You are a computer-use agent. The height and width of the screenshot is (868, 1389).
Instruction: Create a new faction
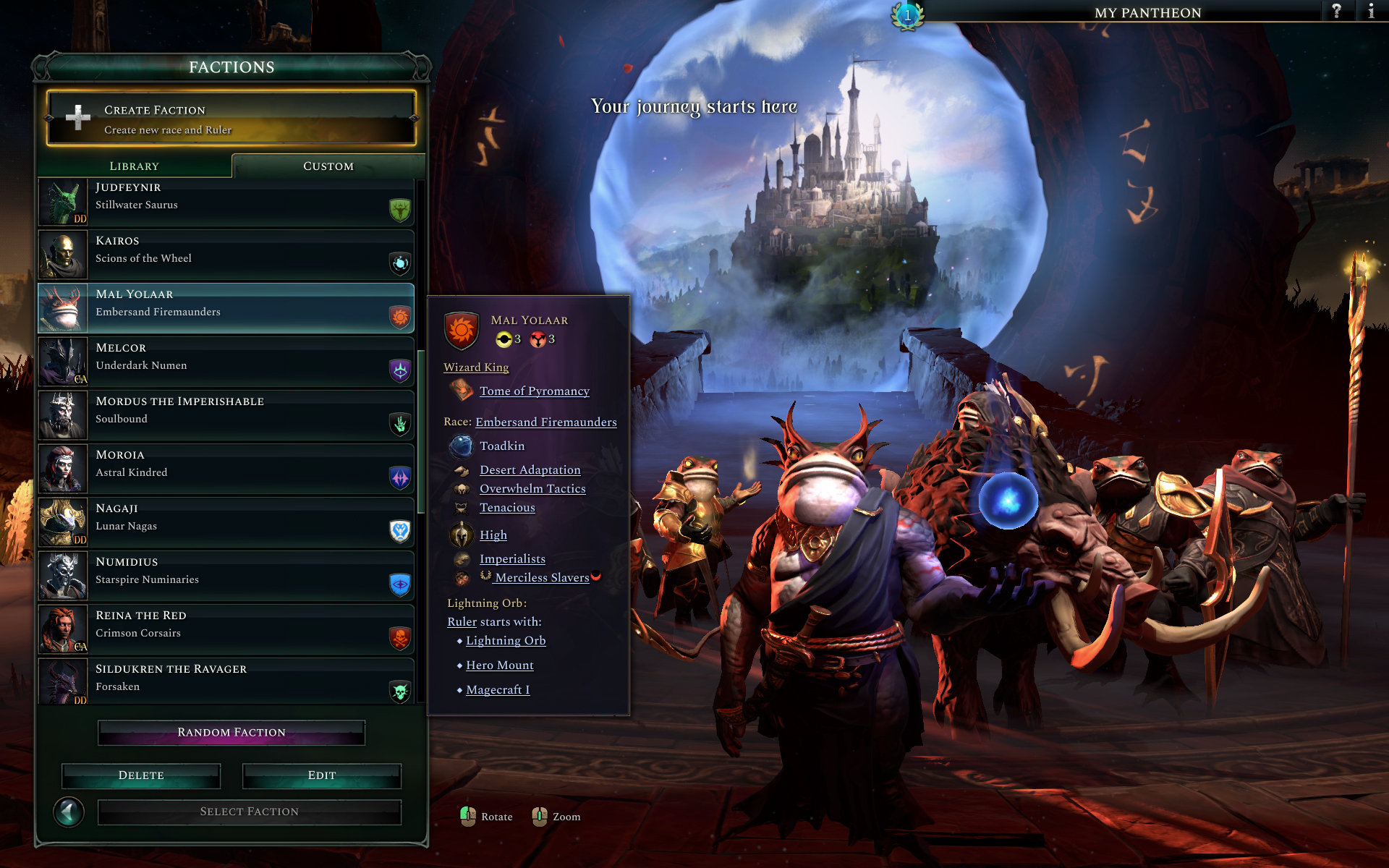tap(231, 119)
